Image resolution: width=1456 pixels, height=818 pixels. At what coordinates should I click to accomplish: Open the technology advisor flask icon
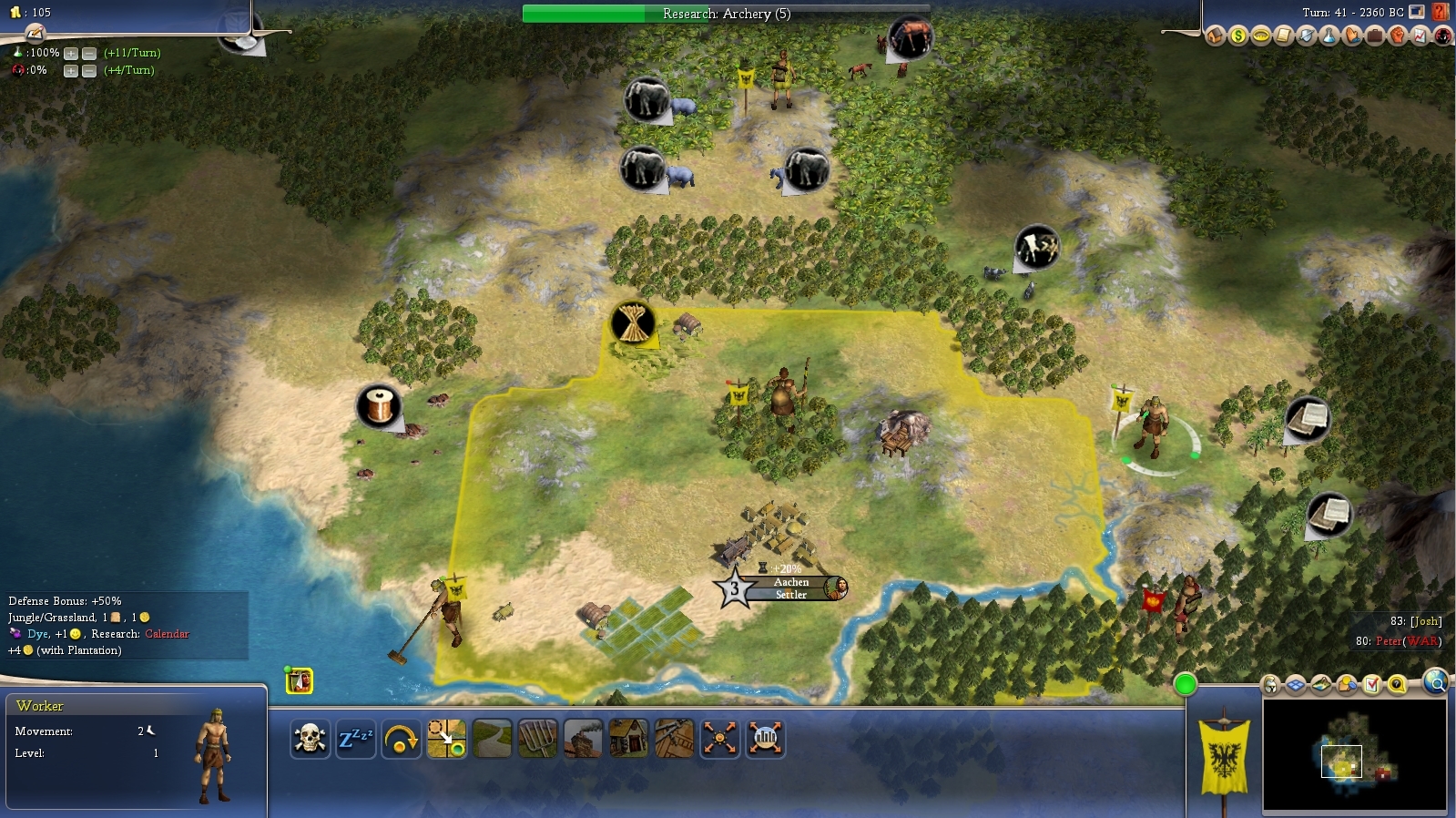click(x=1329, y=36)
